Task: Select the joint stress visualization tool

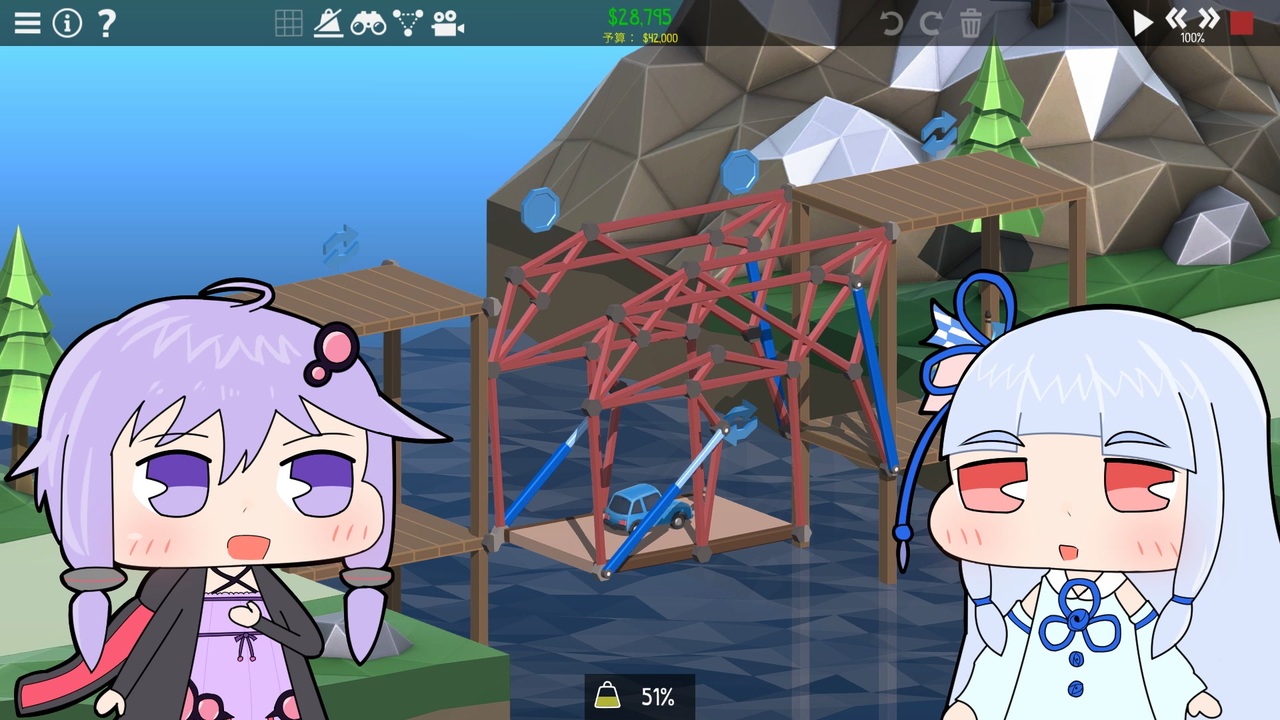Action: pyautogui.click(x=409, y=23)
